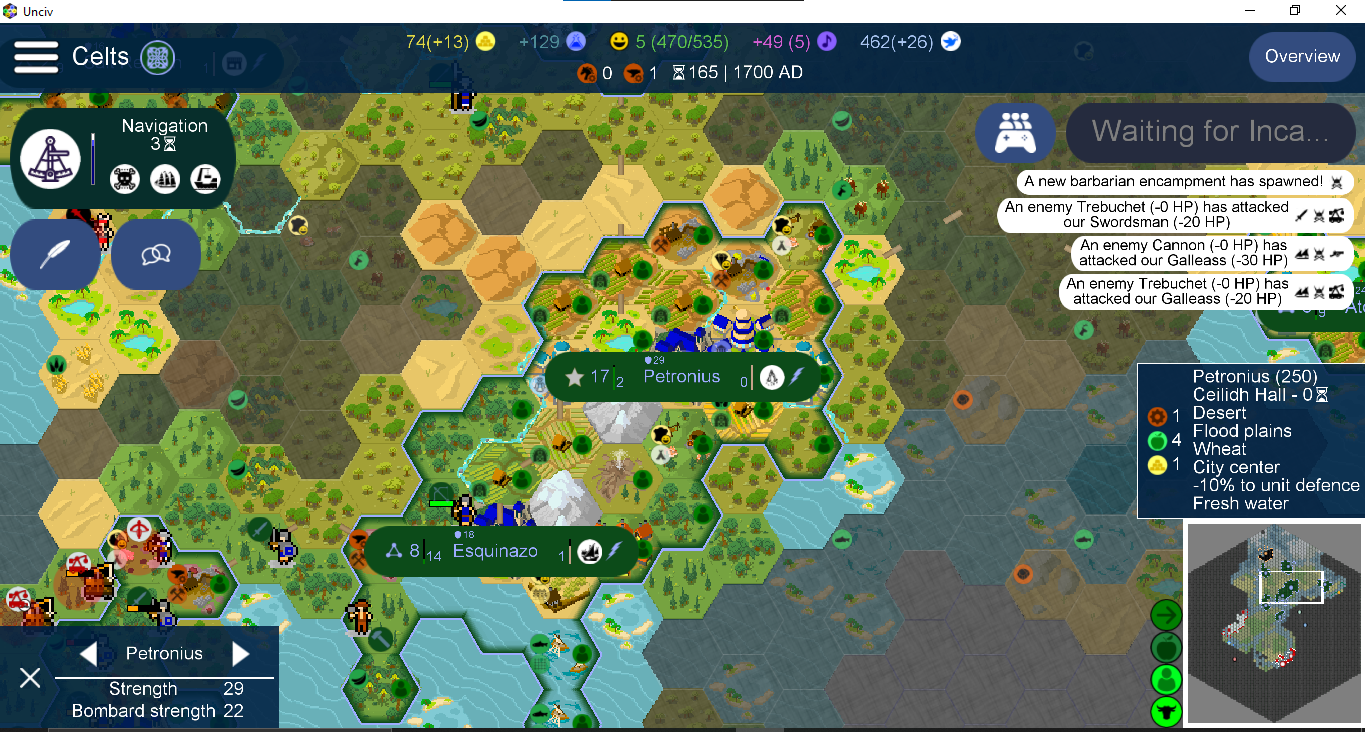Click the Ironclad icon in Navigation popup
This screenshot has height=732, width=1365.
206,180
